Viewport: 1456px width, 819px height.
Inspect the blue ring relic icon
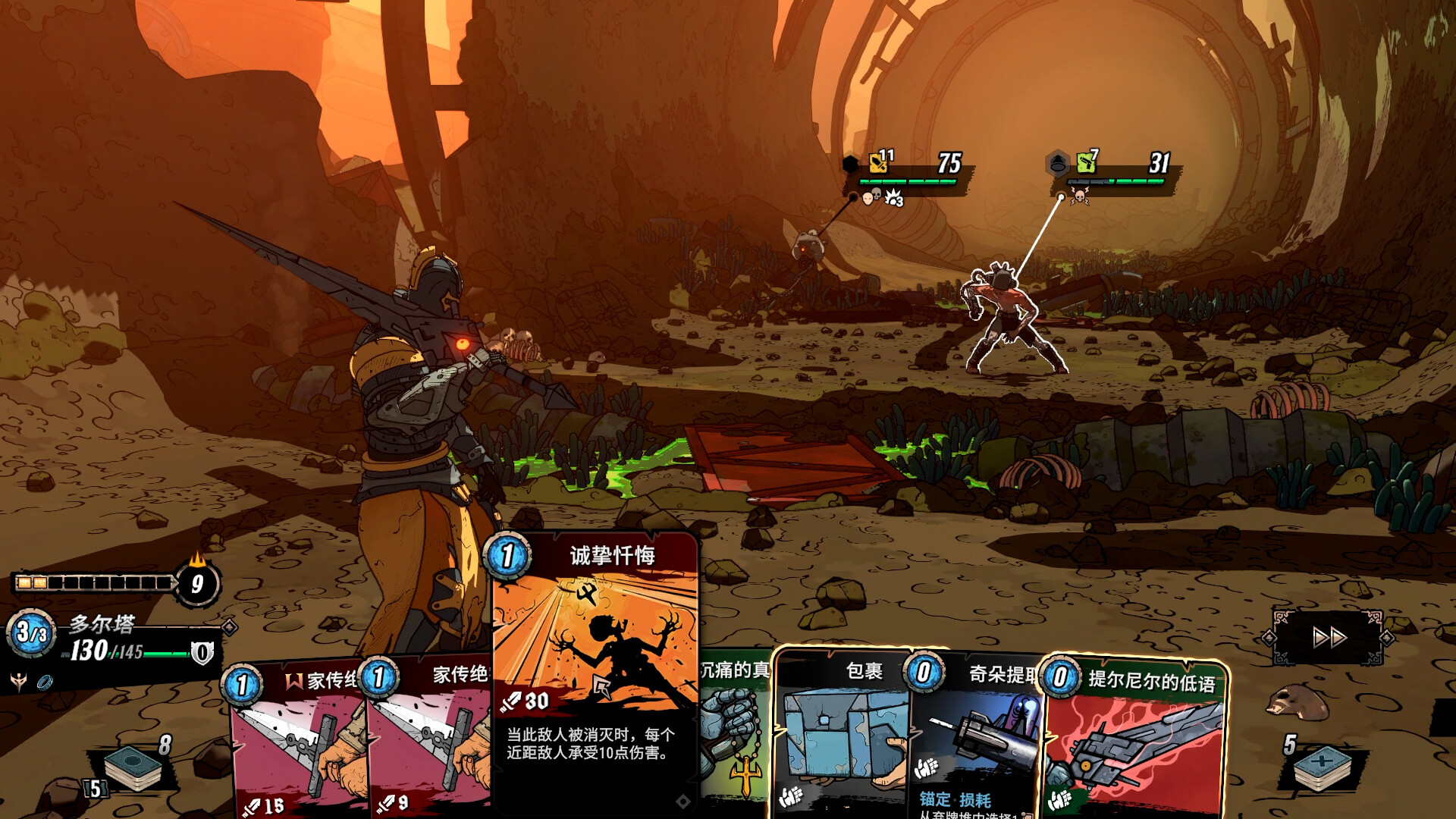tap(45, 681)
